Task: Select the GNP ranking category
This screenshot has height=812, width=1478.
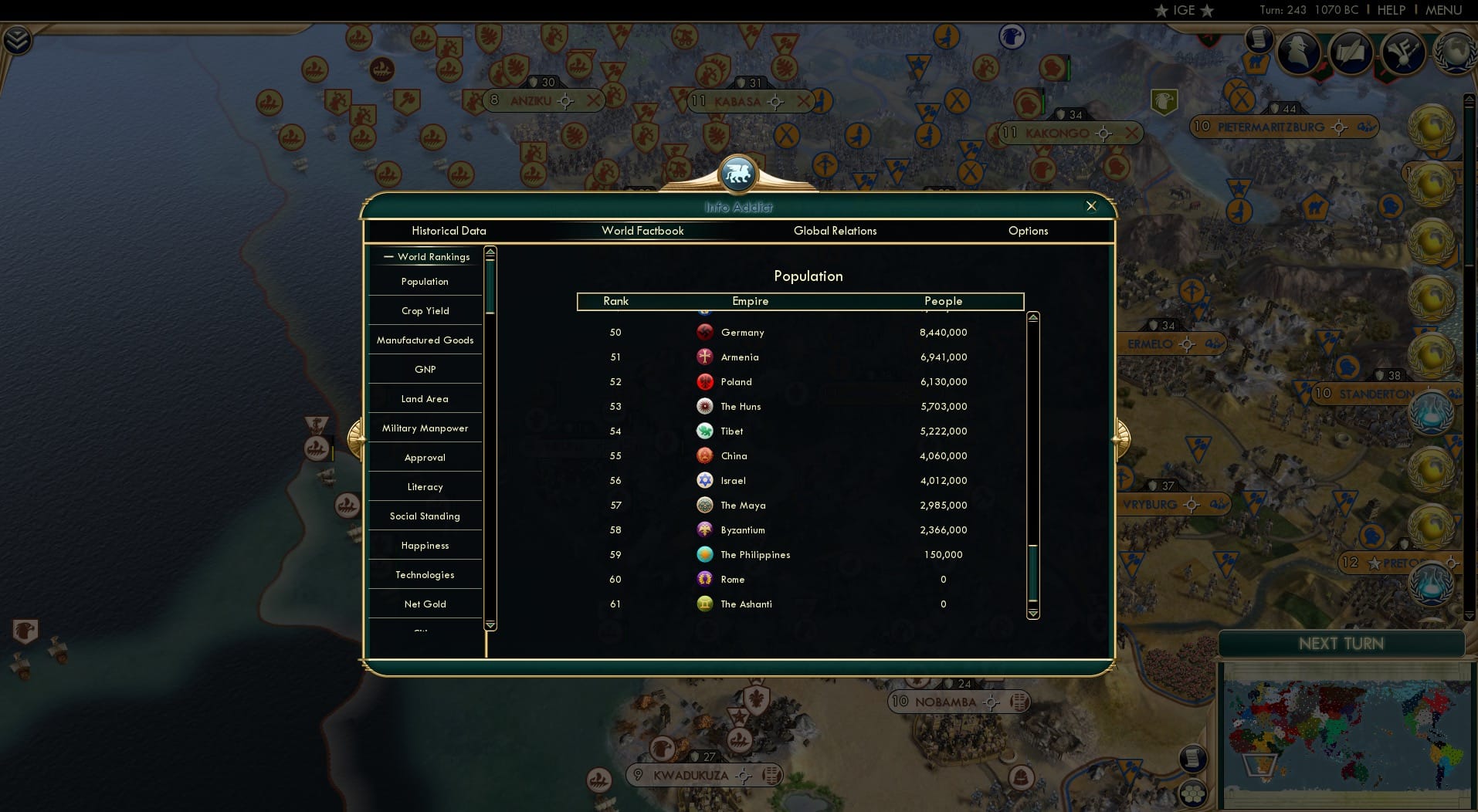Action: (x=425, y=369)
